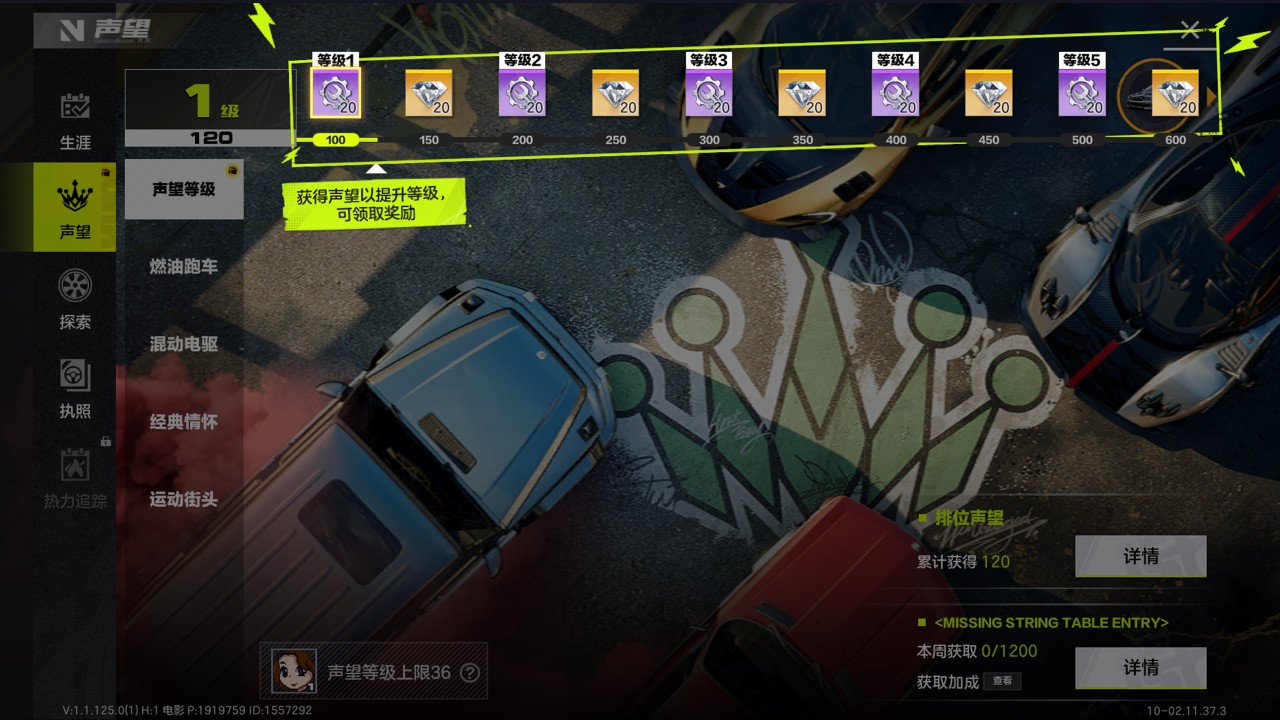Open the 经典情怀 category

click(x=184, y=422)
